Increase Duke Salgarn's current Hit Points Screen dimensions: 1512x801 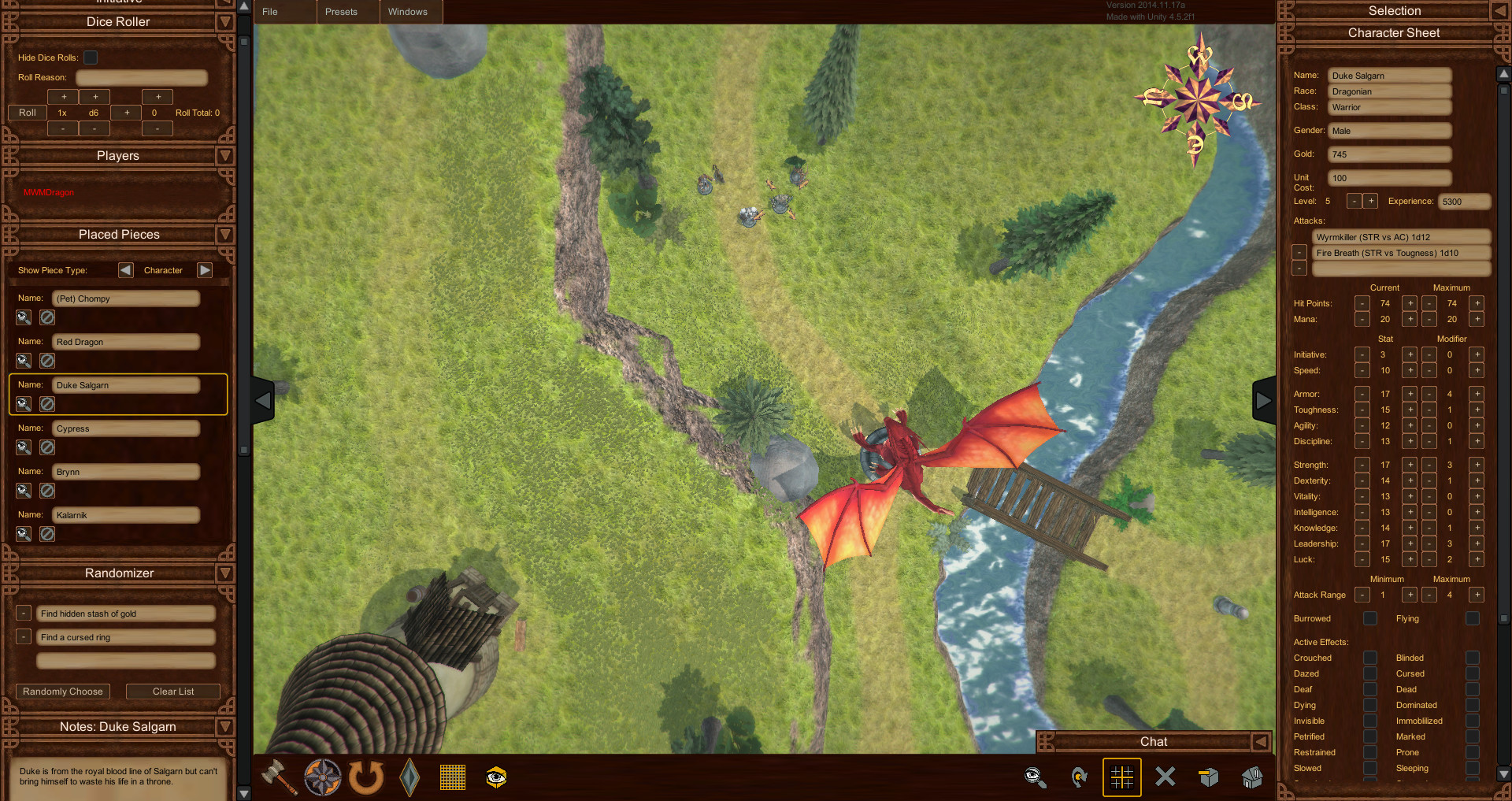(x=1410, y=303)
